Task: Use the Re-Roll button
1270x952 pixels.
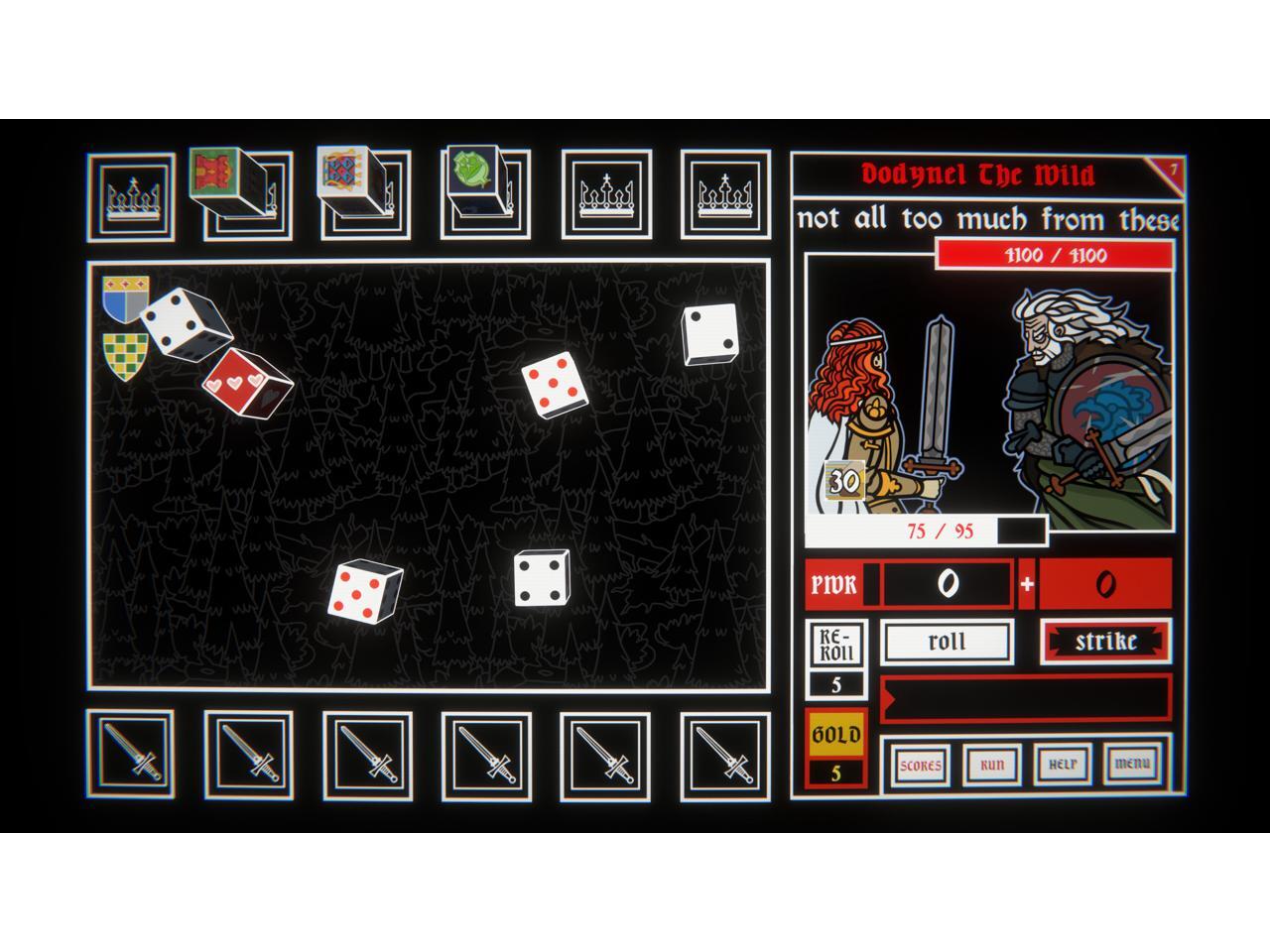Action: [835, 645]
